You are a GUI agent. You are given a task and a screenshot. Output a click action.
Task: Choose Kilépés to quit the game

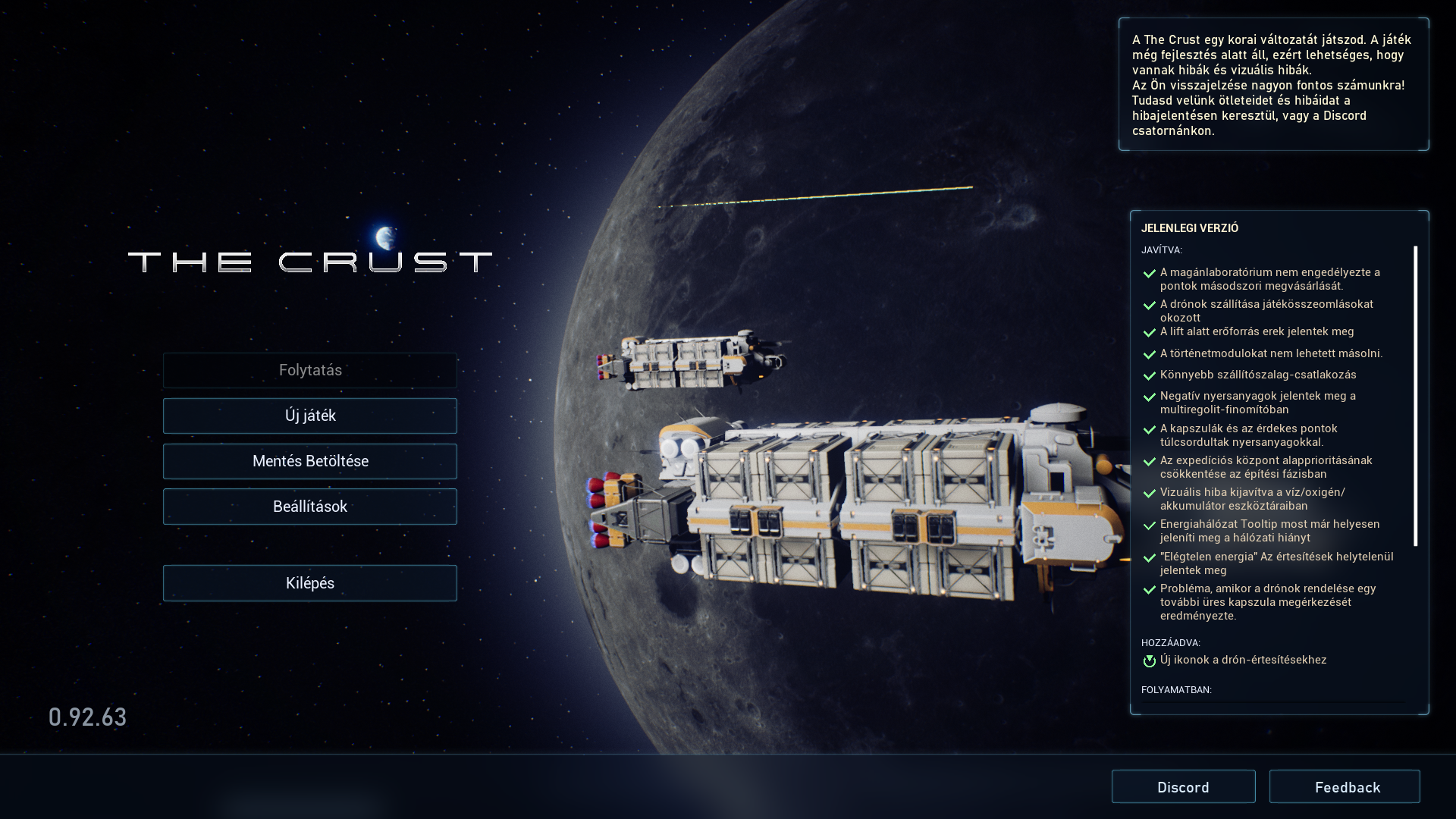tap(310, 583)
